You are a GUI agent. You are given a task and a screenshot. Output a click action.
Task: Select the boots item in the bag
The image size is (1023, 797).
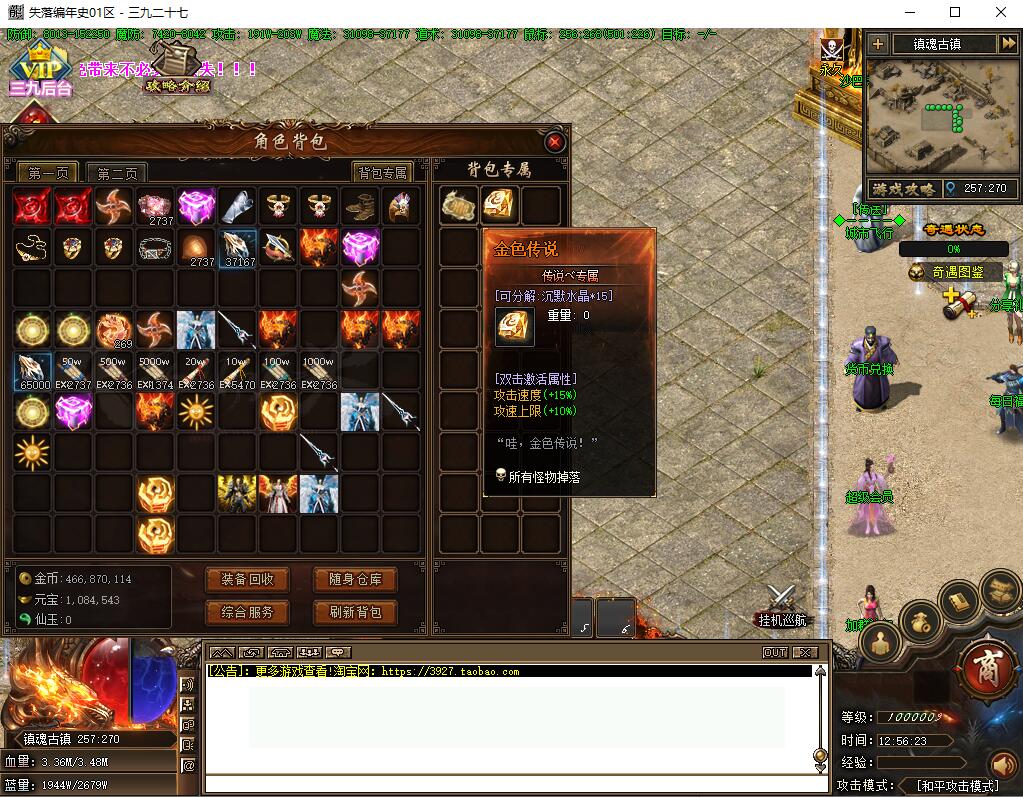pos(360,207)
